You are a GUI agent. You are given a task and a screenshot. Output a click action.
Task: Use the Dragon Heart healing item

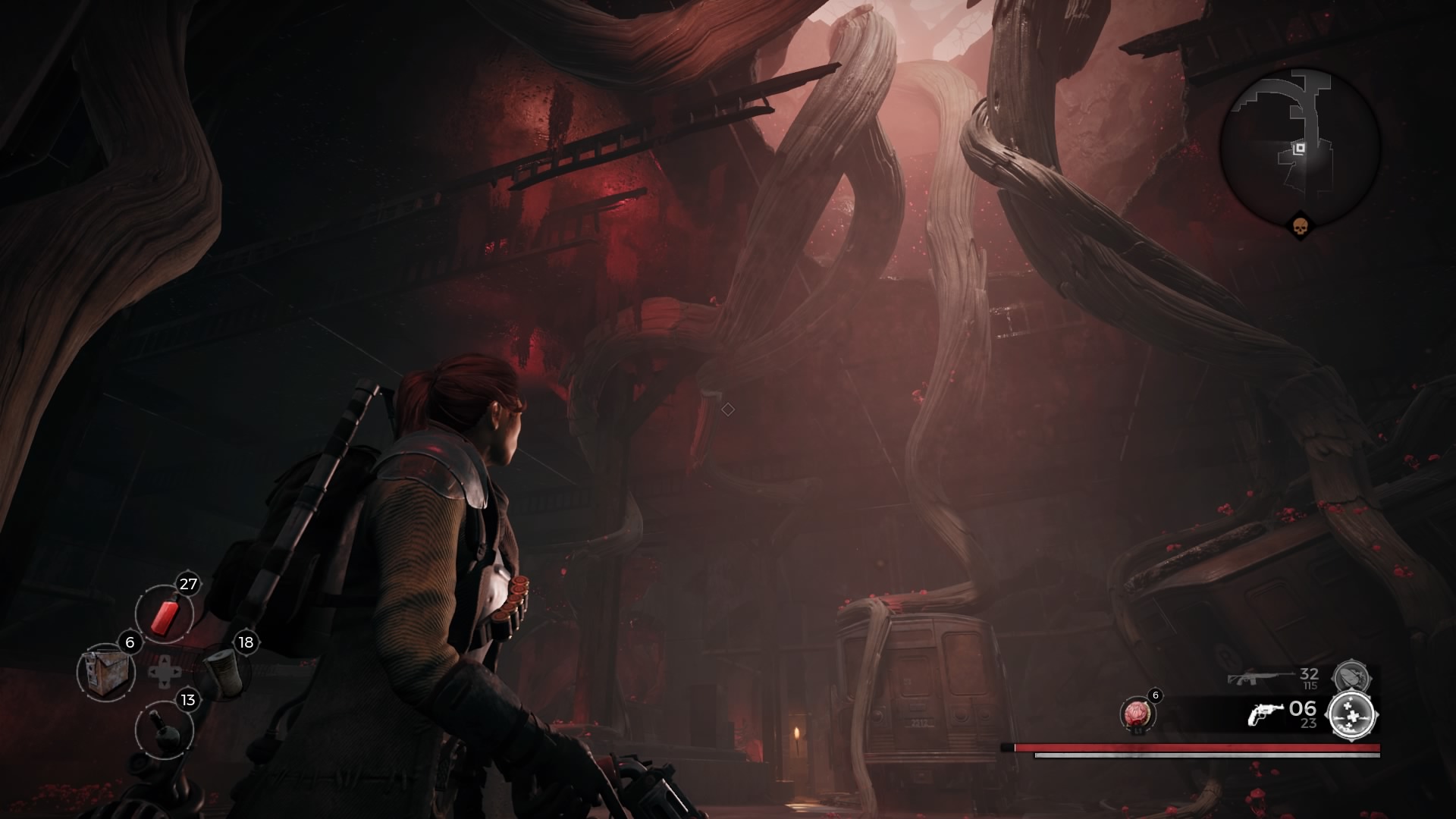click(1136, 715)
